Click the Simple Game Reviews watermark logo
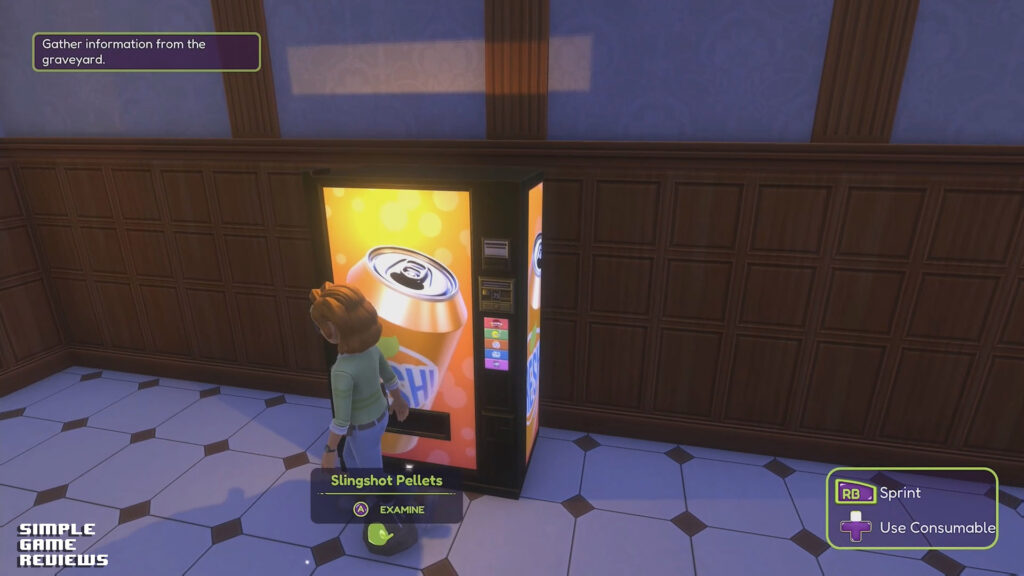1024x576 pixels. coord(62,545)
